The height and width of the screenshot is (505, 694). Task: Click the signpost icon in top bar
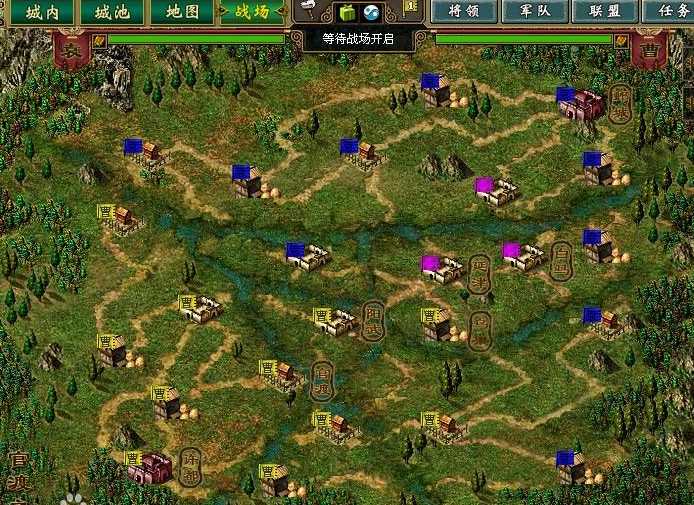(311, 11)
